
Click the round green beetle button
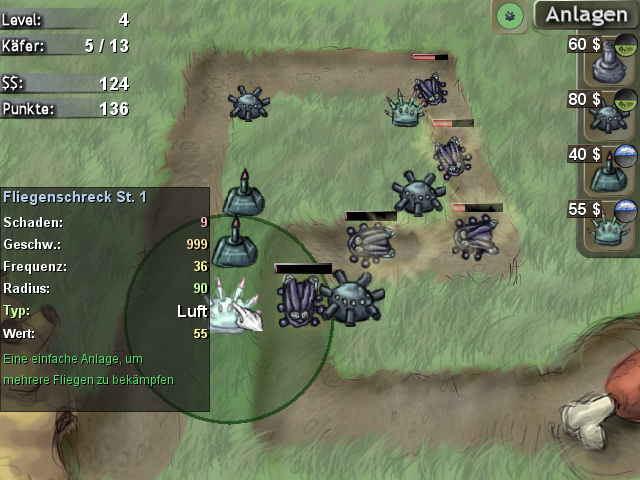pos(510,16)
